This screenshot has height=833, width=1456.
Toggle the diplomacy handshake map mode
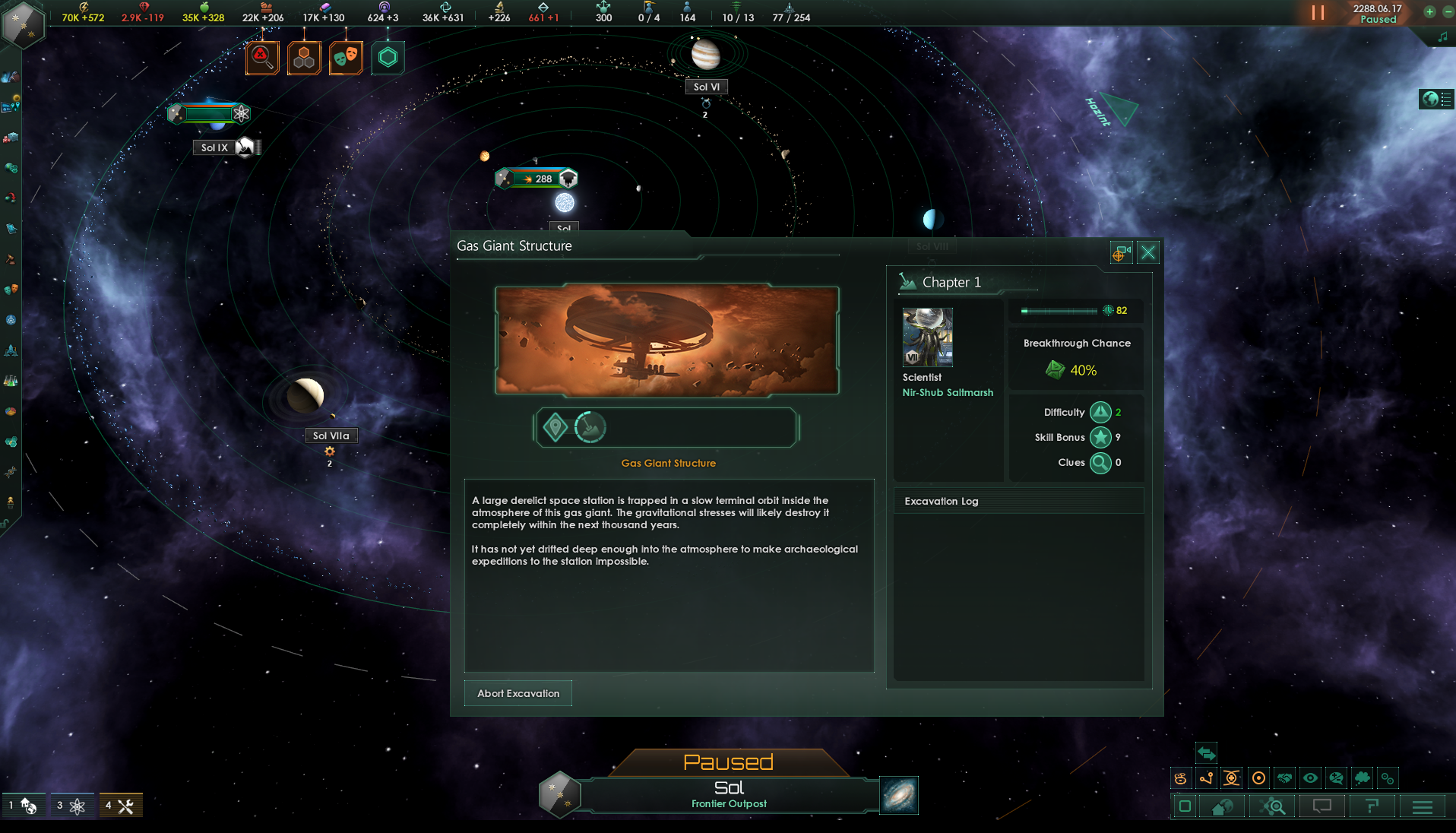point(1285,778)
